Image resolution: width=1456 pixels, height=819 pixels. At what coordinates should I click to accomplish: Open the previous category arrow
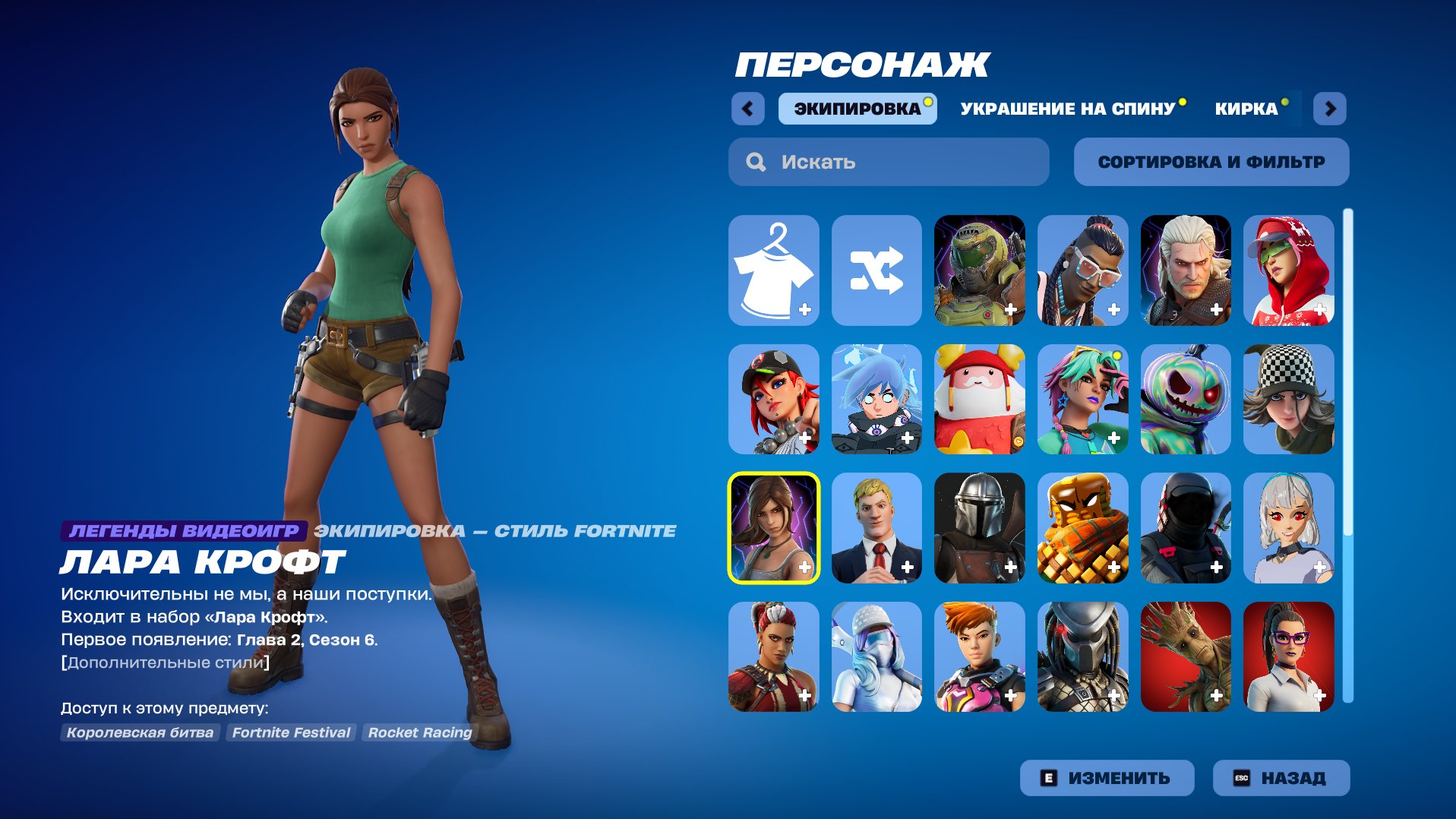[x=747, y=109]
